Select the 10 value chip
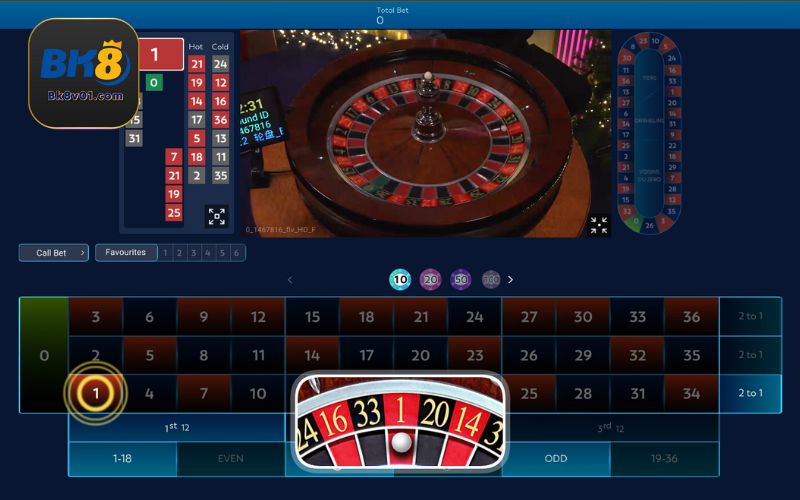800x500 pixels. point(400,280)
